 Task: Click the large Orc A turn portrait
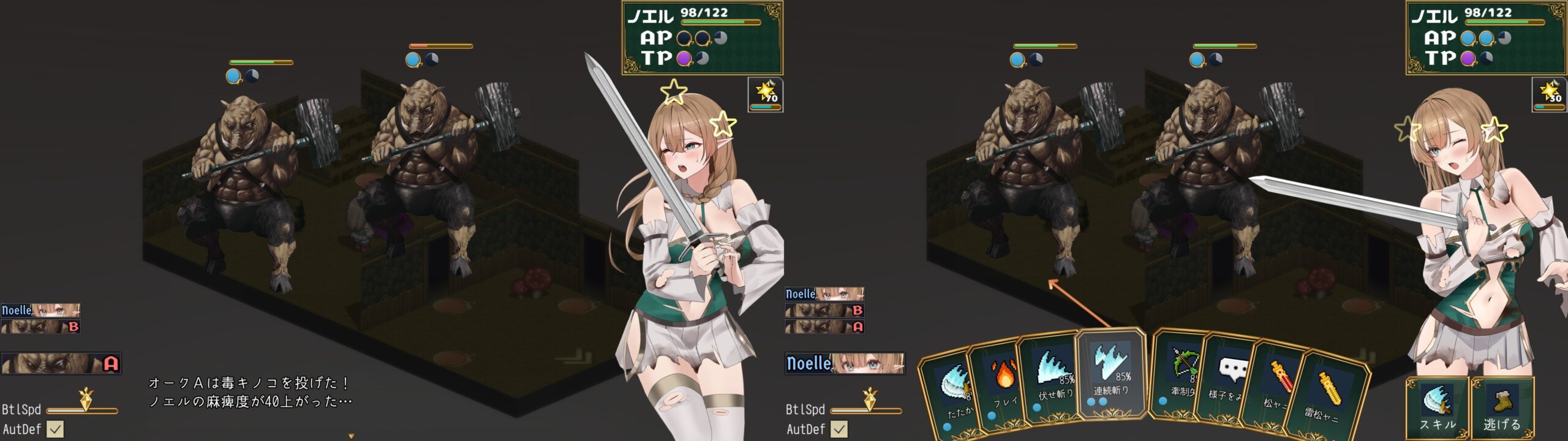[61, 363]
